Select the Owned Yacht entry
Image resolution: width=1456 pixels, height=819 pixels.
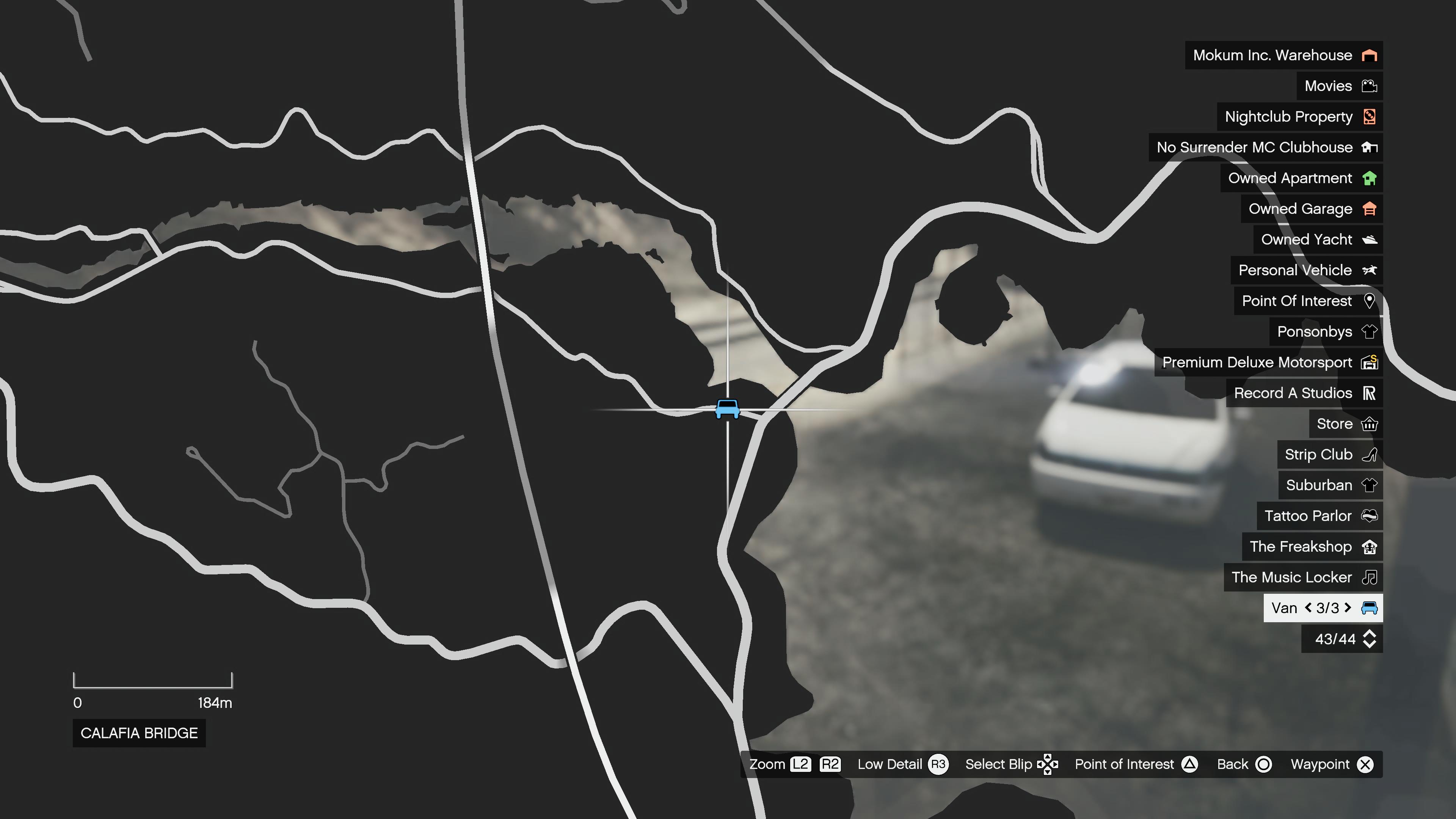(x=1317, y=240)
